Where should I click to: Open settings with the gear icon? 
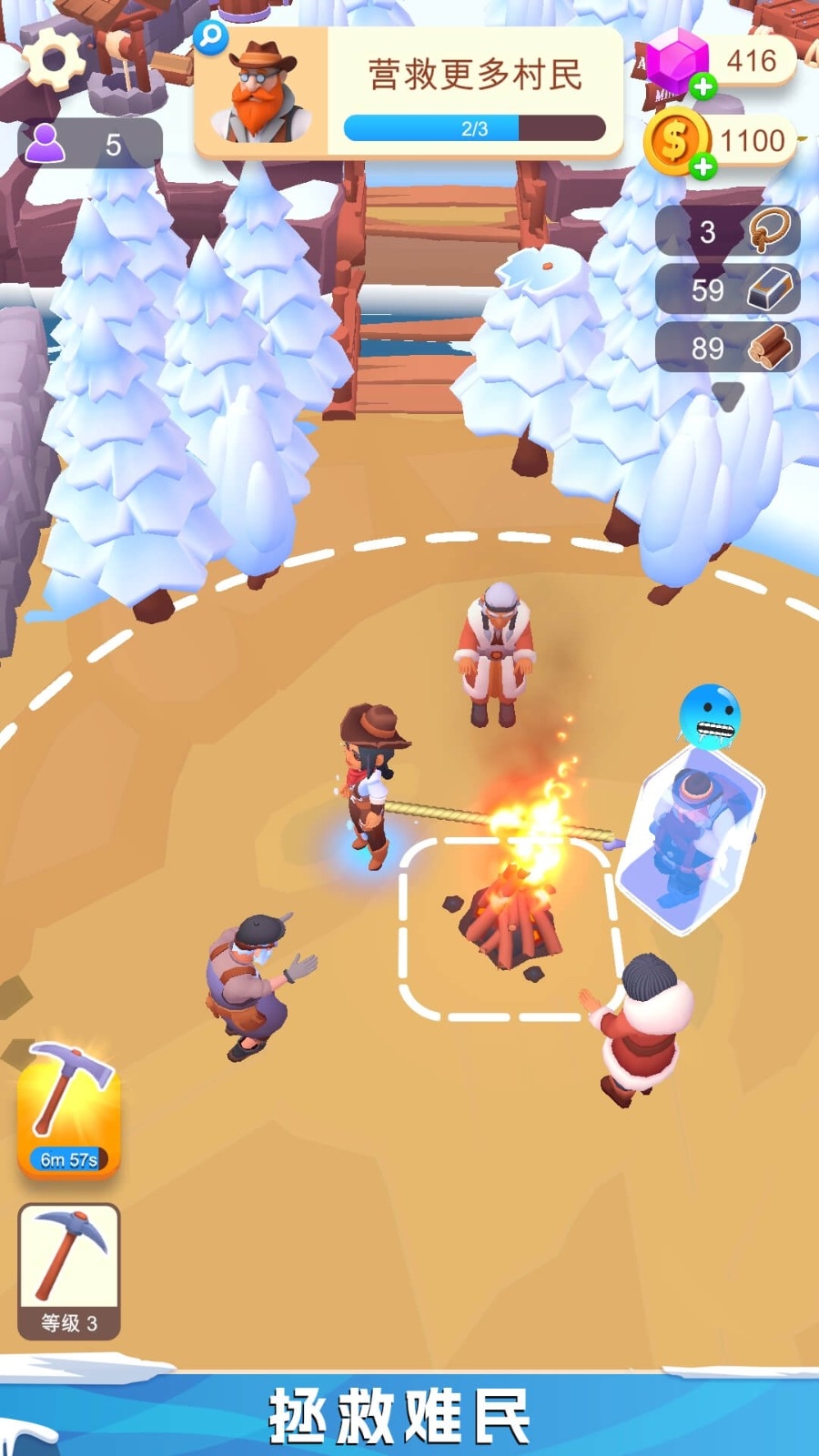pos(53,58)
